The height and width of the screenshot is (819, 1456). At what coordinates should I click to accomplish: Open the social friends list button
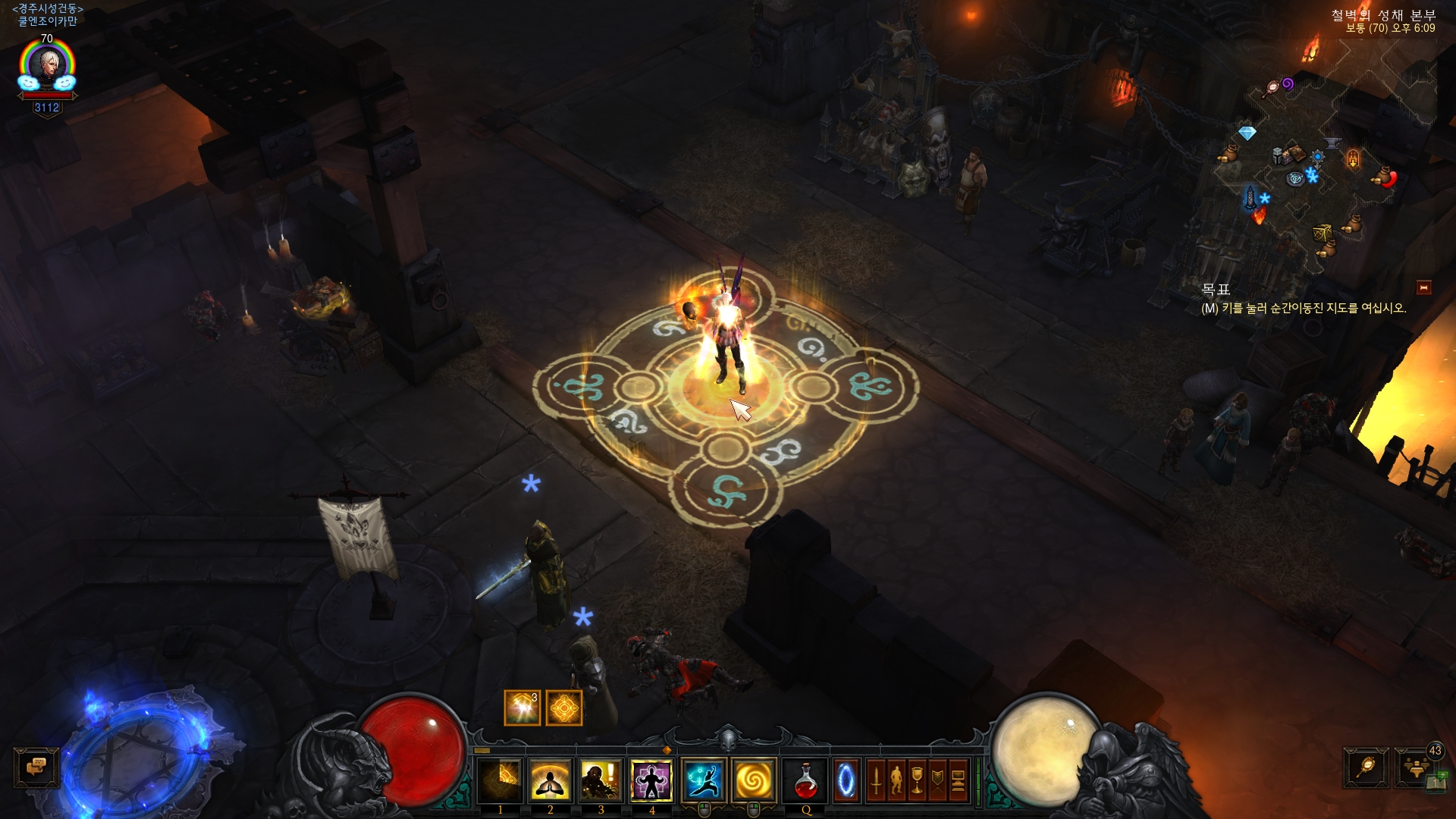coord(1415,767)
